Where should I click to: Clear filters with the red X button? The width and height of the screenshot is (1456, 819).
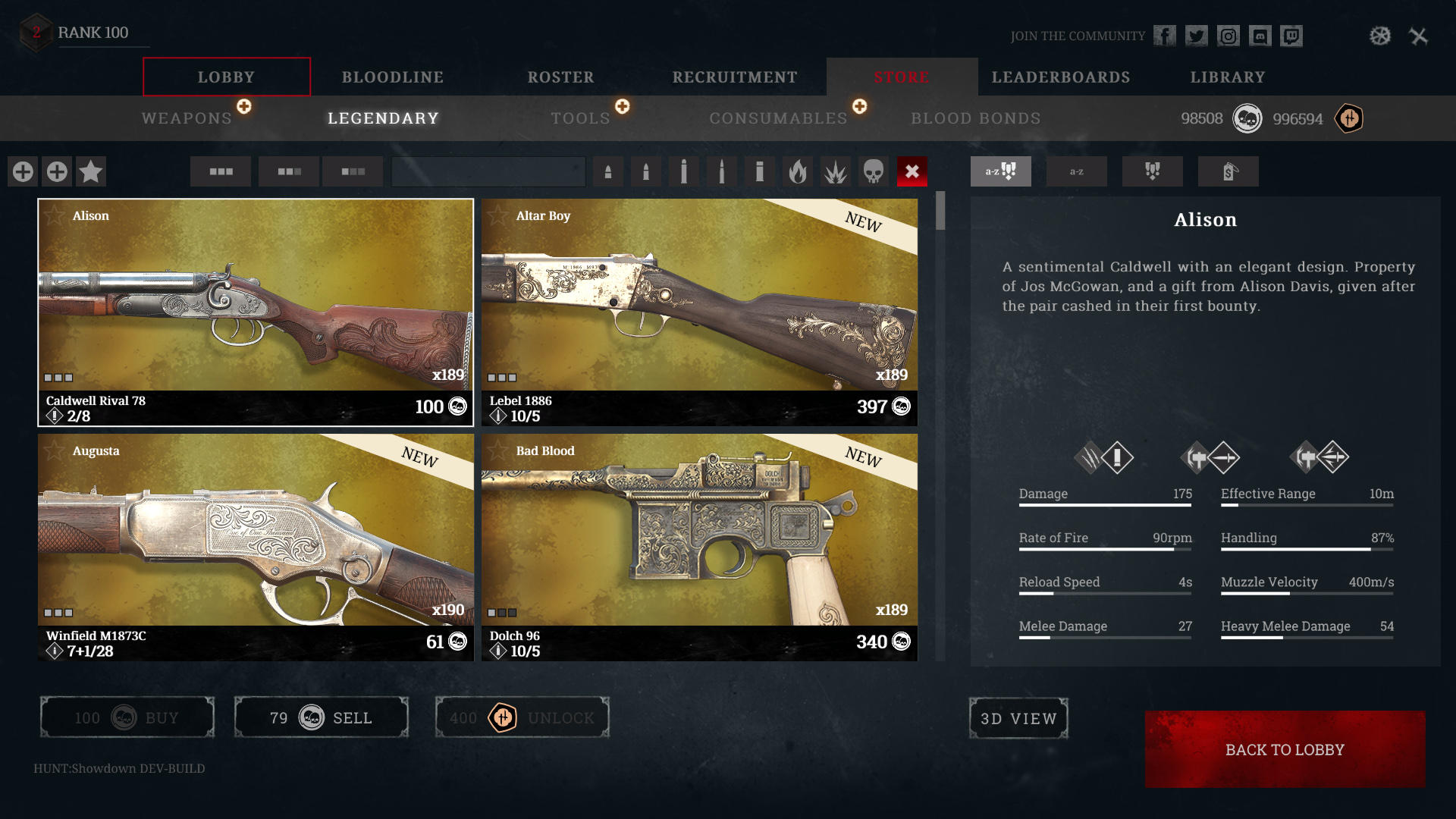point(912,171)
